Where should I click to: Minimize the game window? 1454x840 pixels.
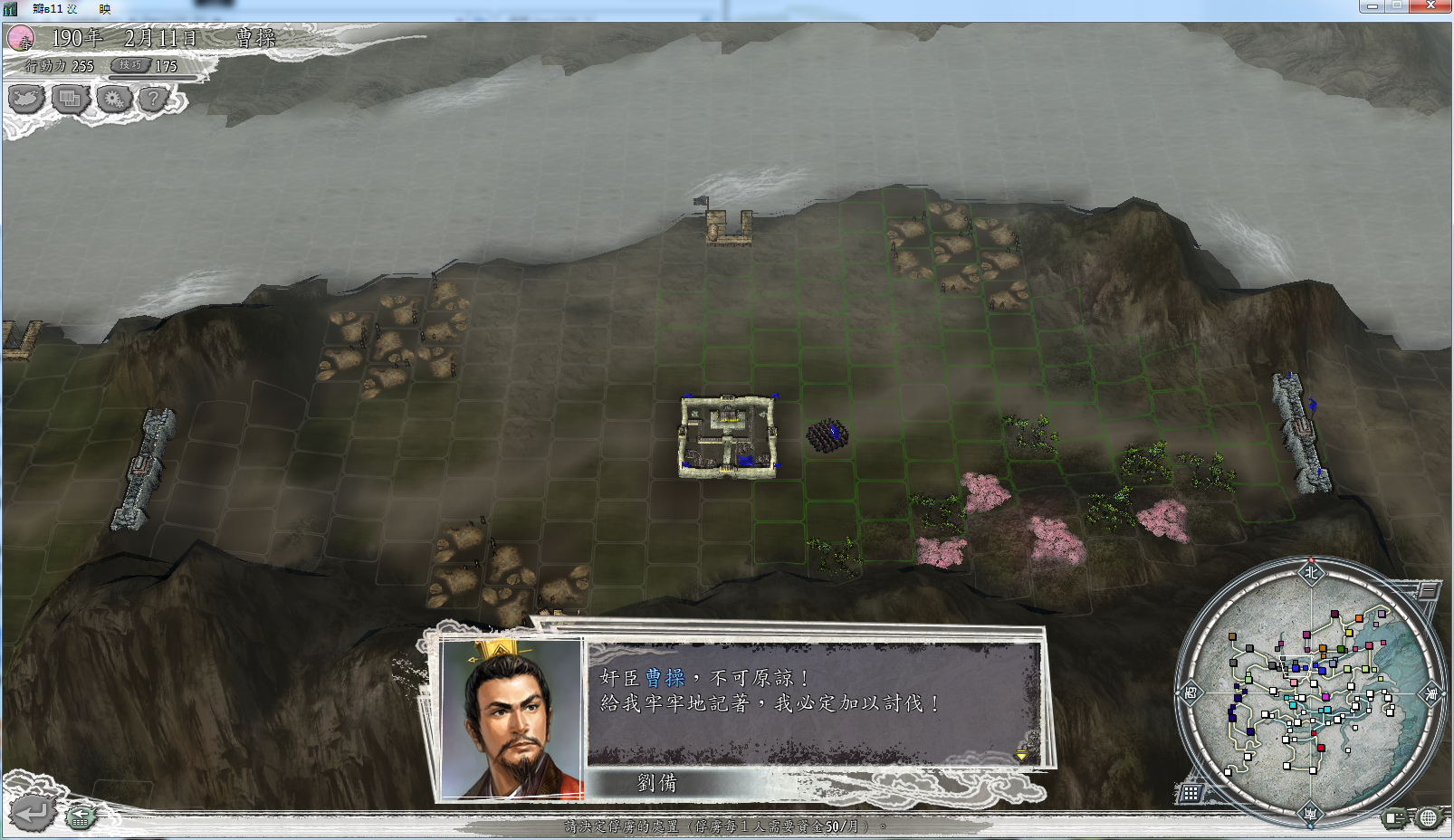(x=1372, y=5)
